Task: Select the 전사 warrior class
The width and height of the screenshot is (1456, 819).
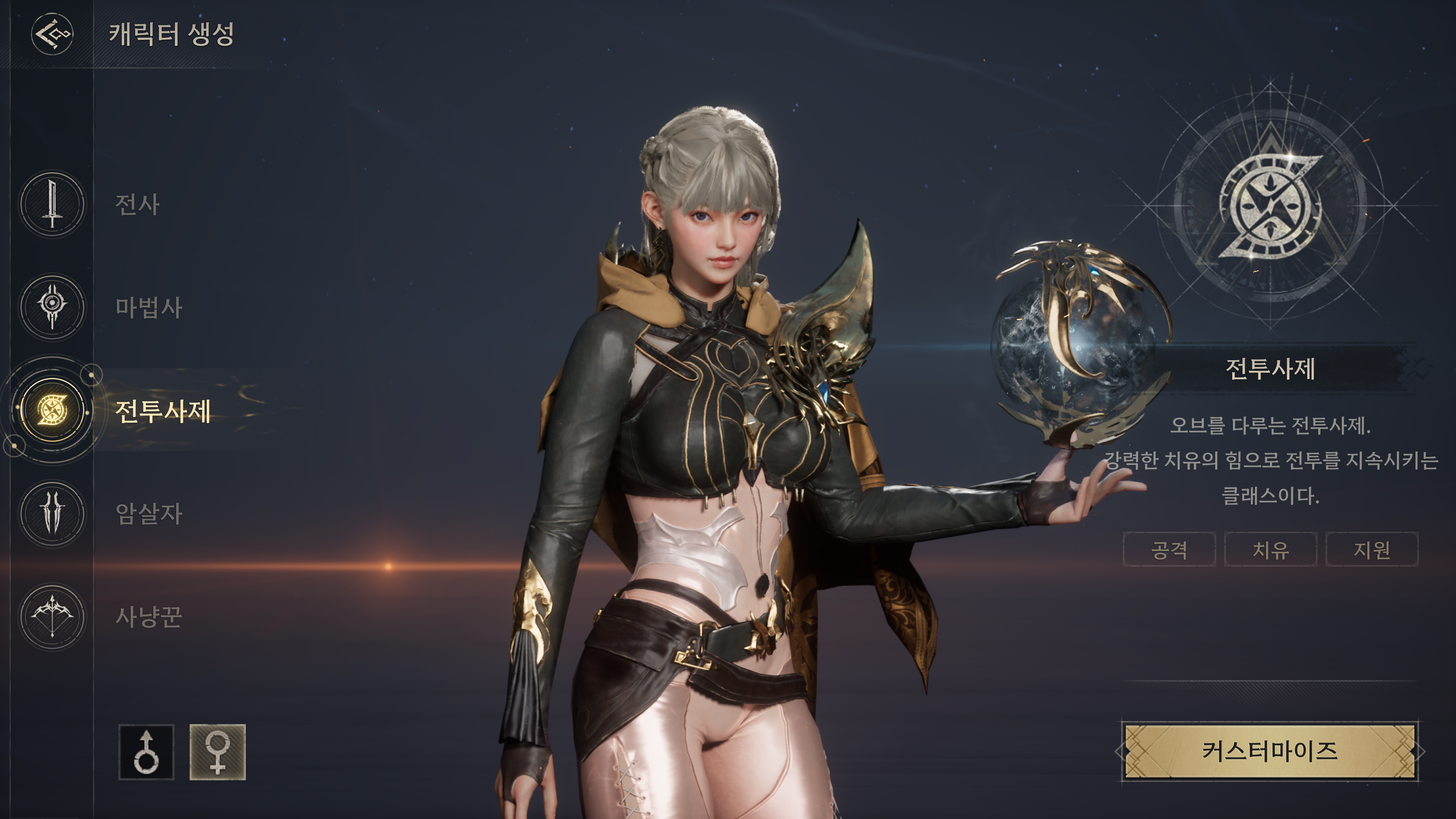Action: coord(53,204)
